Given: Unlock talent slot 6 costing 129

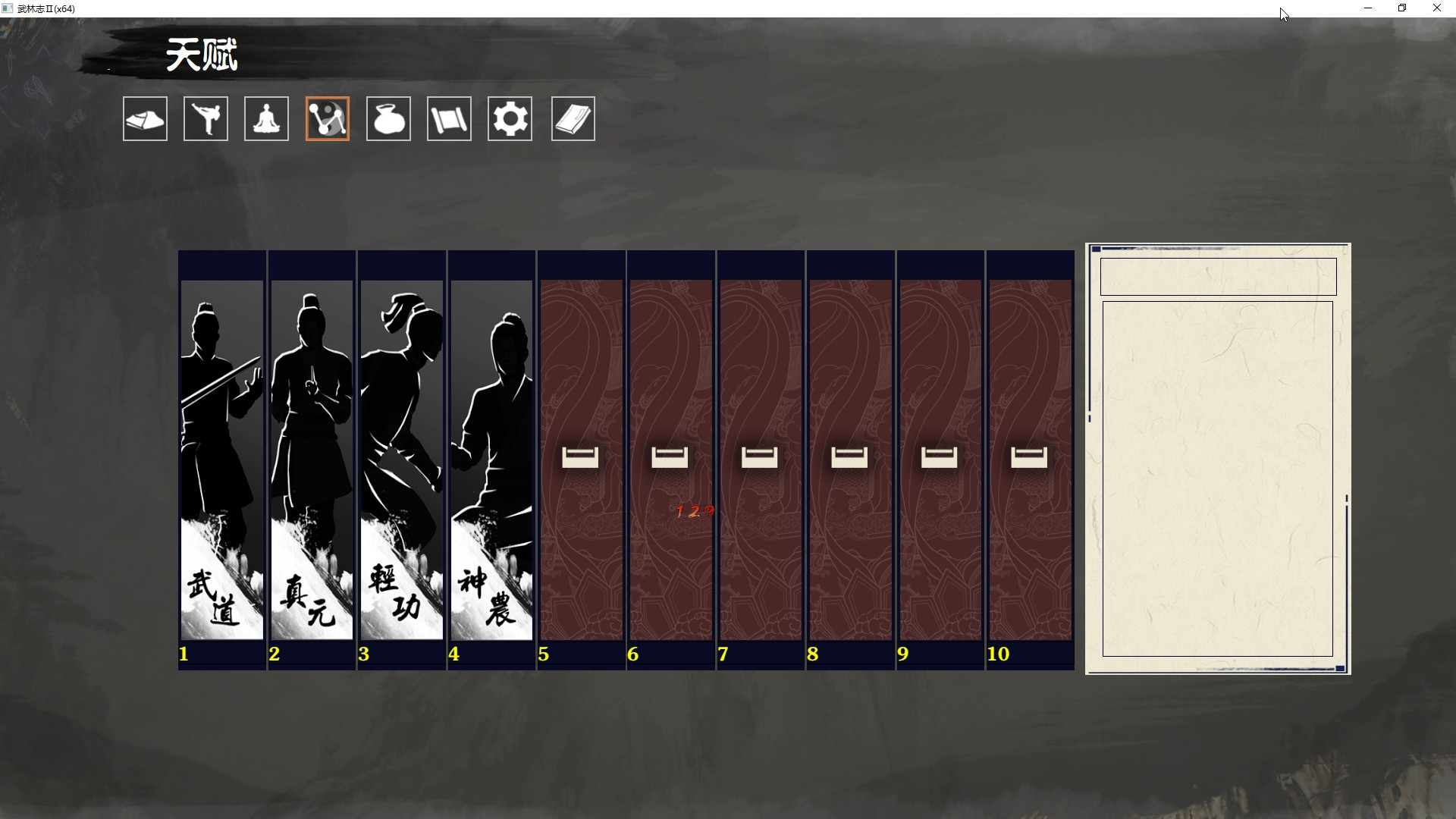Looking at the screenshot, I should pos(670,457).
